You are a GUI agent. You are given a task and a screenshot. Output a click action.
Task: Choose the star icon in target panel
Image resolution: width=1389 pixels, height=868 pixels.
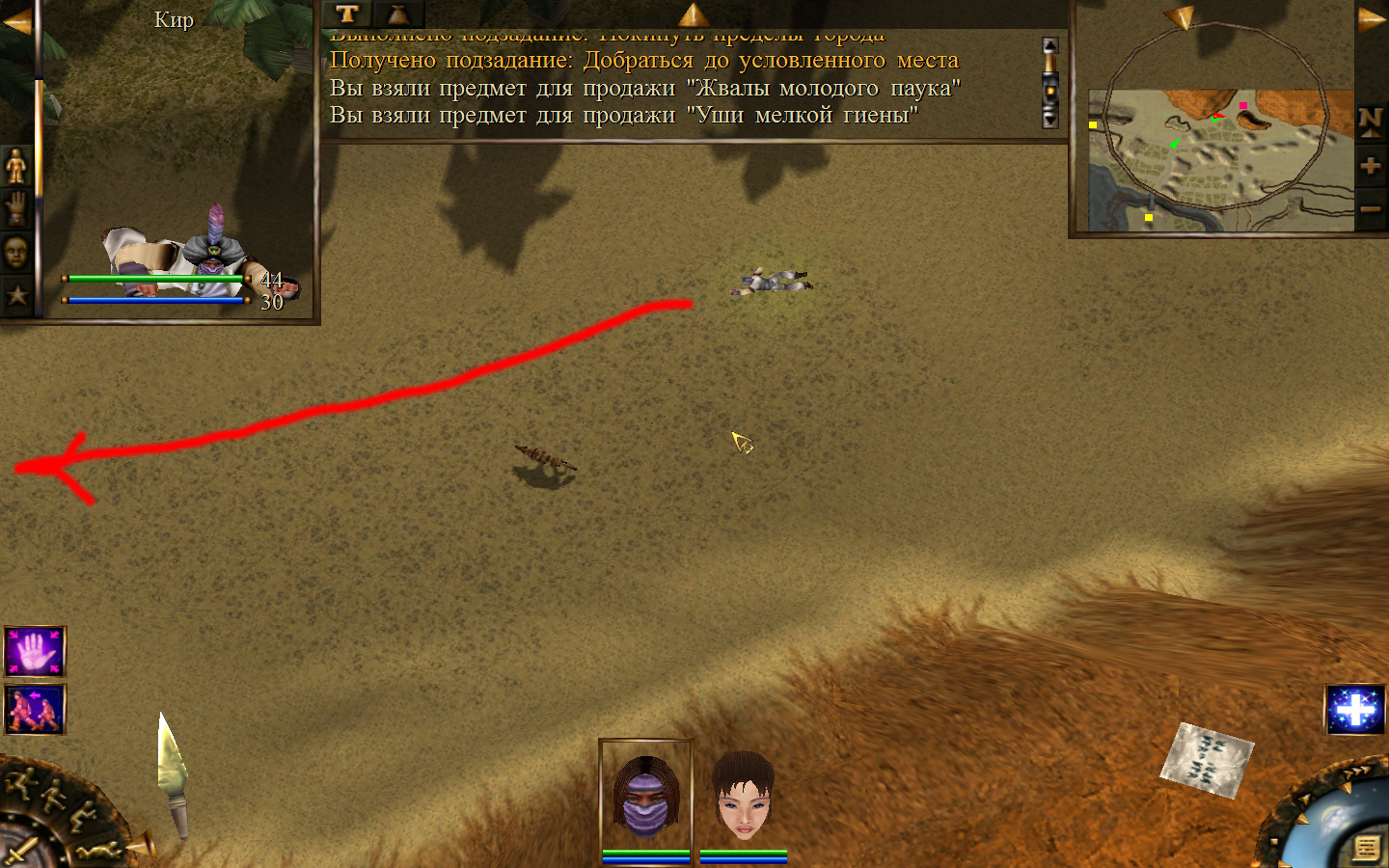point(16,294)
